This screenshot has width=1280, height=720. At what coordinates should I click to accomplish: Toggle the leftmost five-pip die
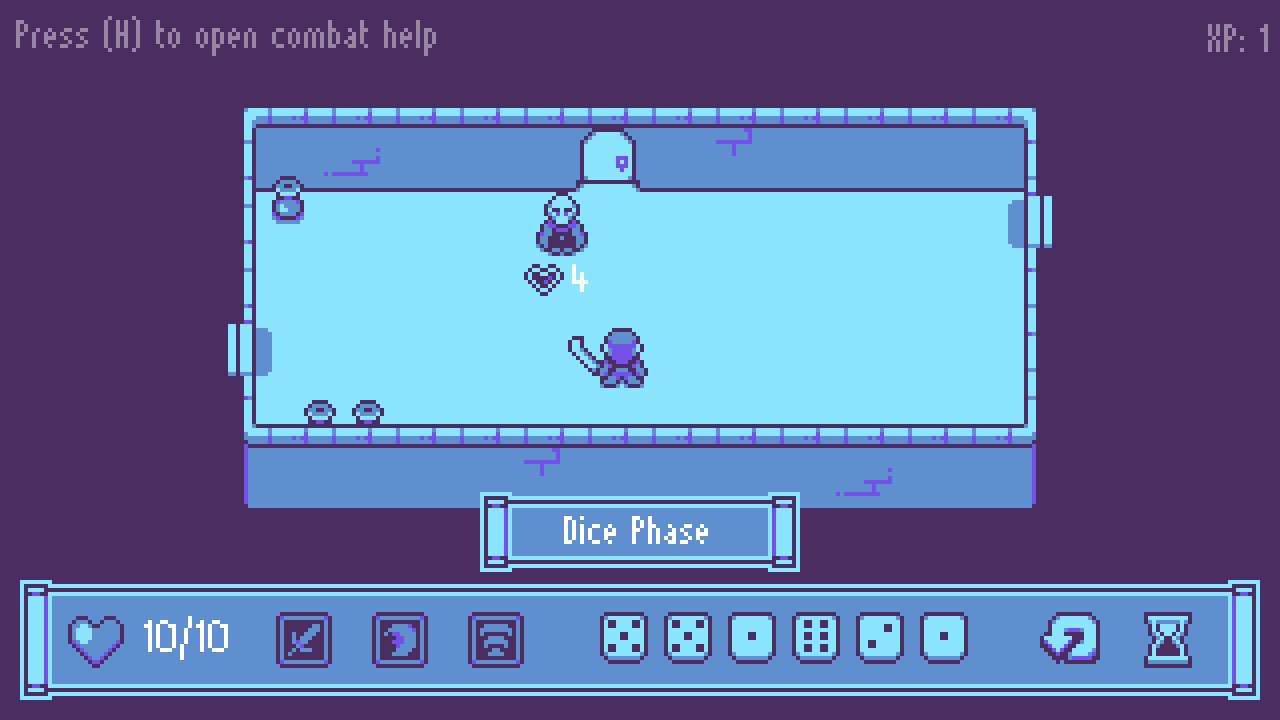(622, 635)
